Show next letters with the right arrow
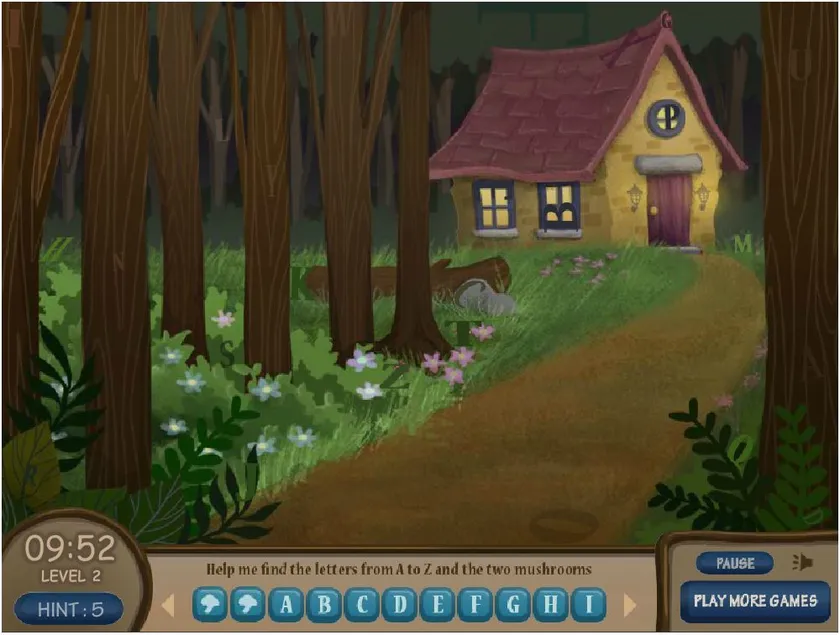Viewport: 840px width, 635px height. [x=630, y=604]
